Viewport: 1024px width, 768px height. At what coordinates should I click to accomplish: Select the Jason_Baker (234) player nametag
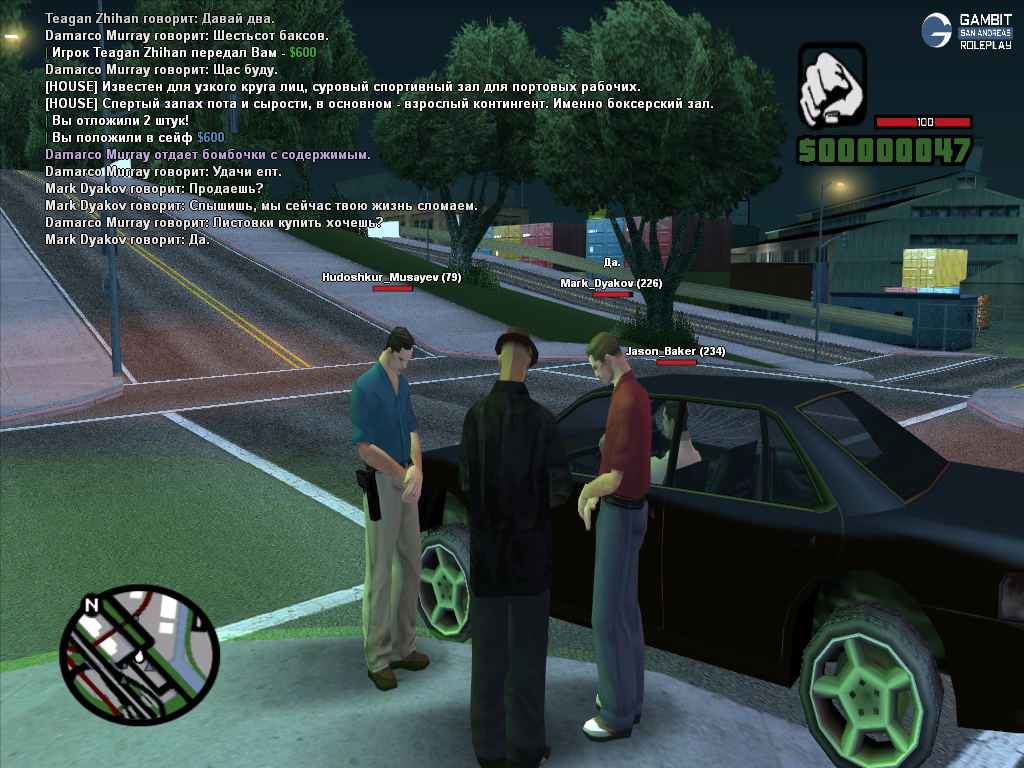click(x=675, y=352)
